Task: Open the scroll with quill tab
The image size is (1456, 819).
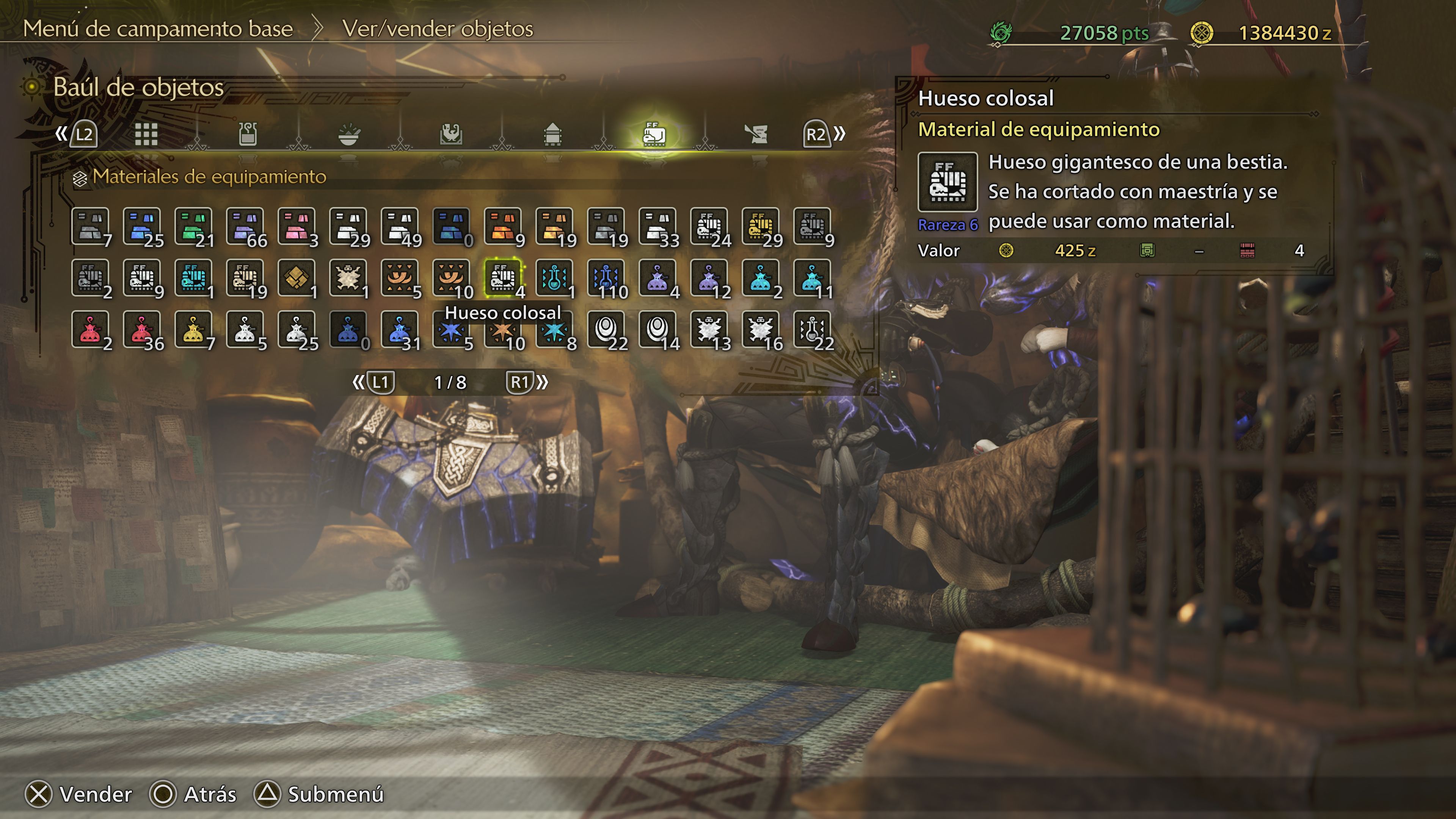Action: [756, 134]
